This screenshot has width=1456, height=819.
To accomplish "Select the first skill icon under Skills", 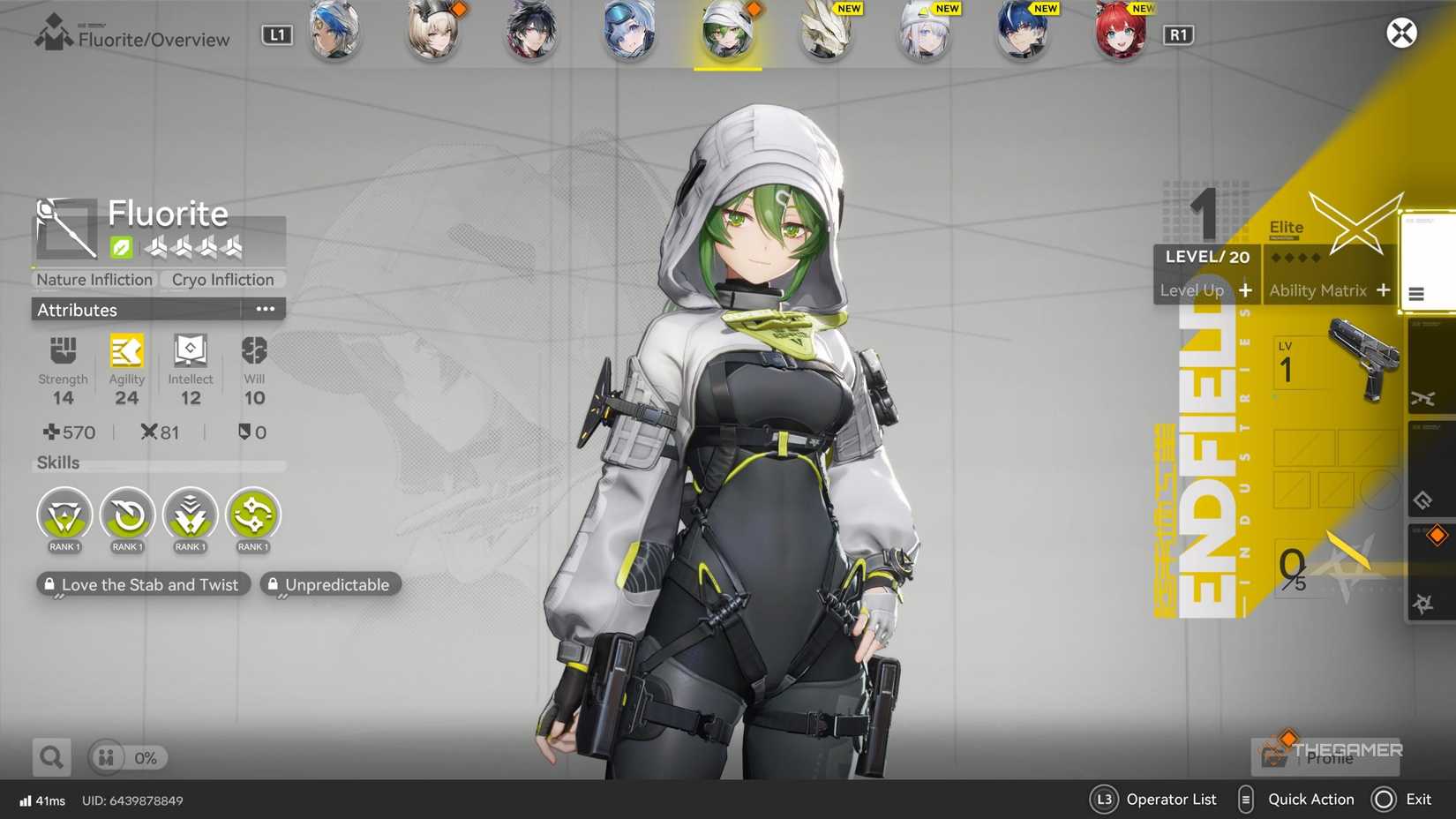I will (x=64, y=516).
